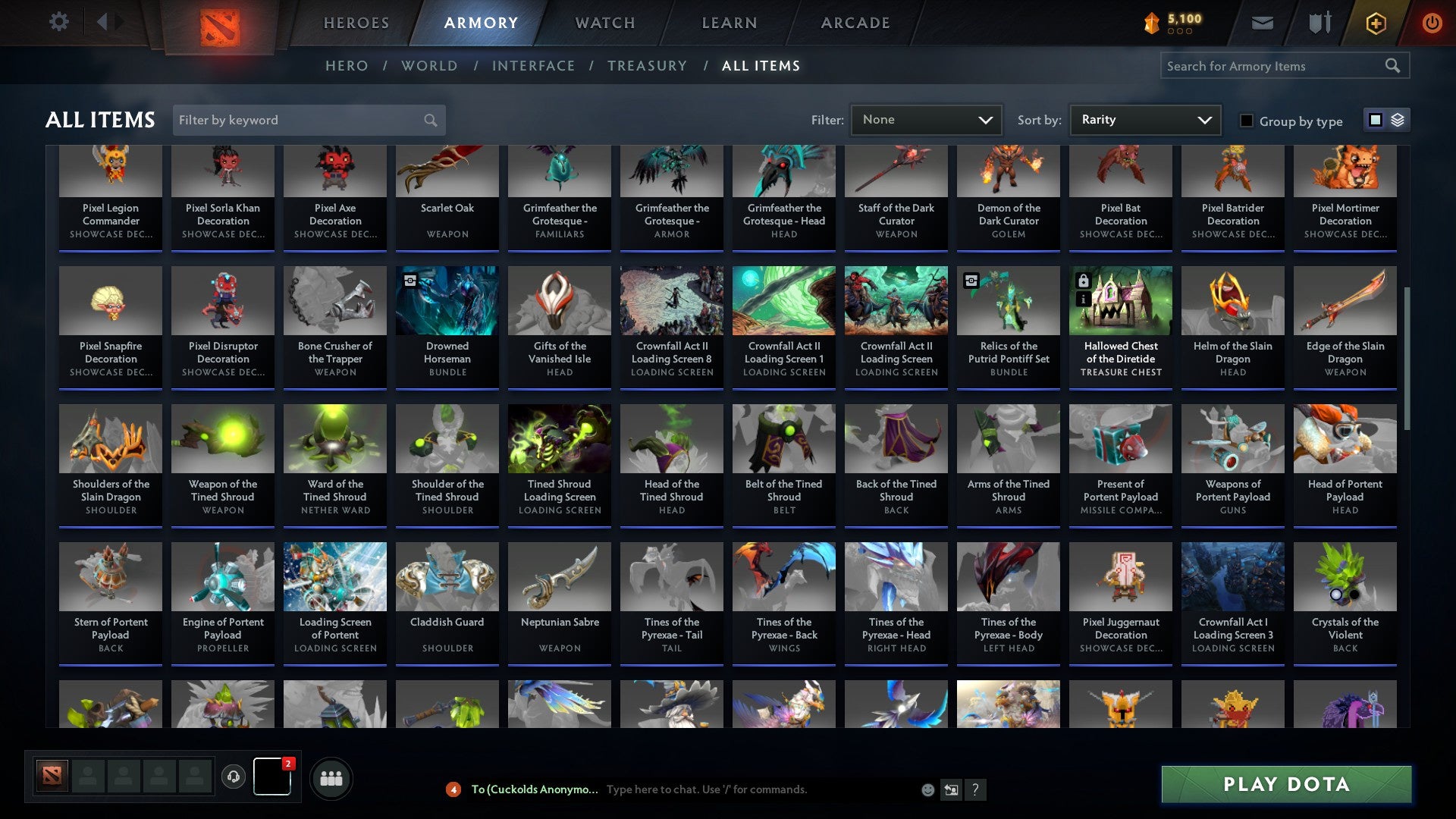The height and width of the screenshot is (819, 1456).
Task: Click the settings gear icon
Action: (58, 22)
